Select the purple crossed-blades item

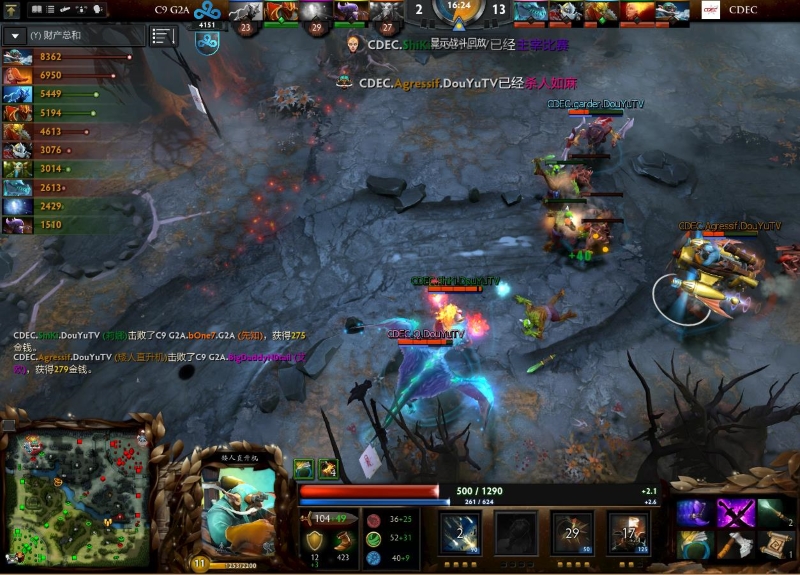tap(734, 512)
